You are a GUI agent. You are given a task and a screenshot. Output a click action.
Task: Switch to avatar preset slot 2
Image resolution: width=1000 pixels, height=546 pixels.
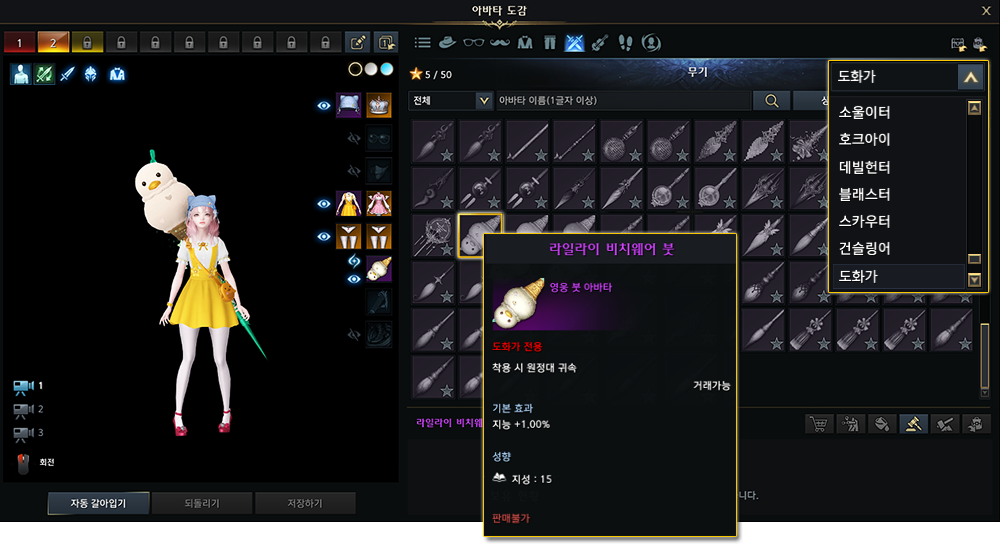(x=52, y=43)
